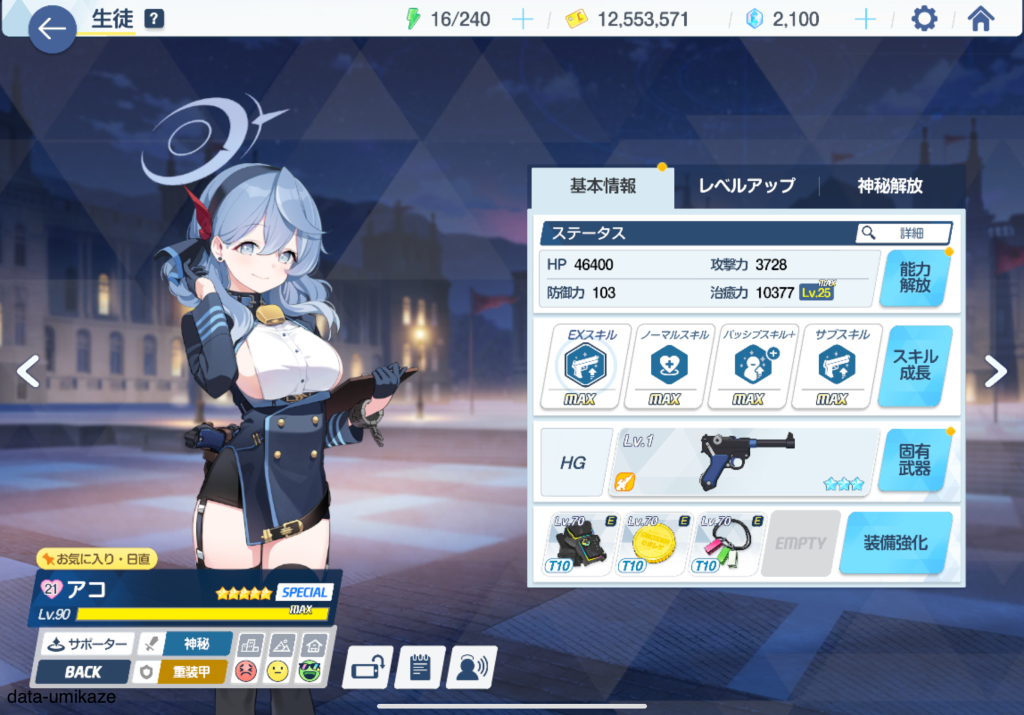Open the settings gear icon

pos(925,19)
